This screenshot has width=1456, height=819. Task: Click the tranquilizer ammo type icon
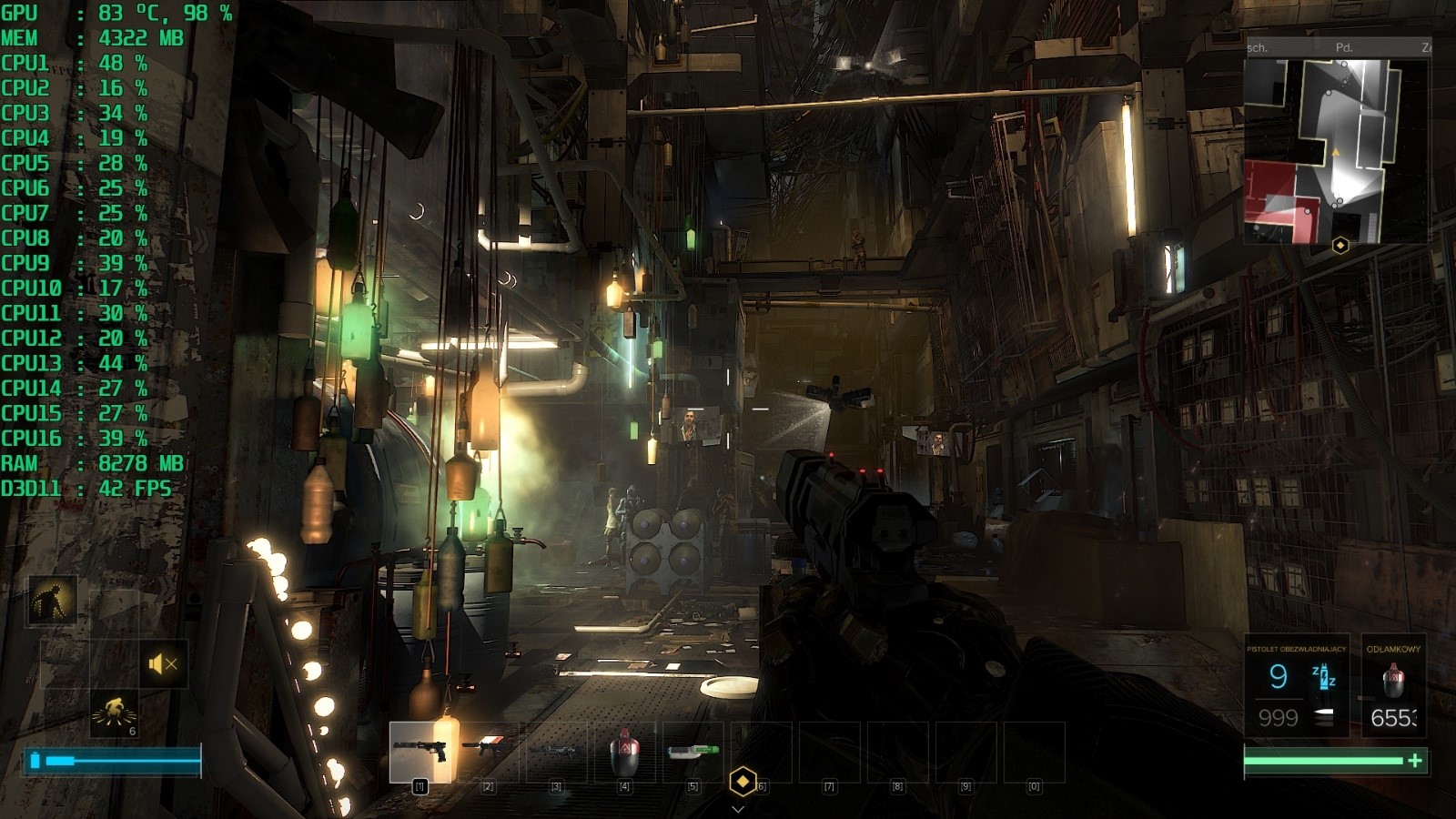point(1324,676)
